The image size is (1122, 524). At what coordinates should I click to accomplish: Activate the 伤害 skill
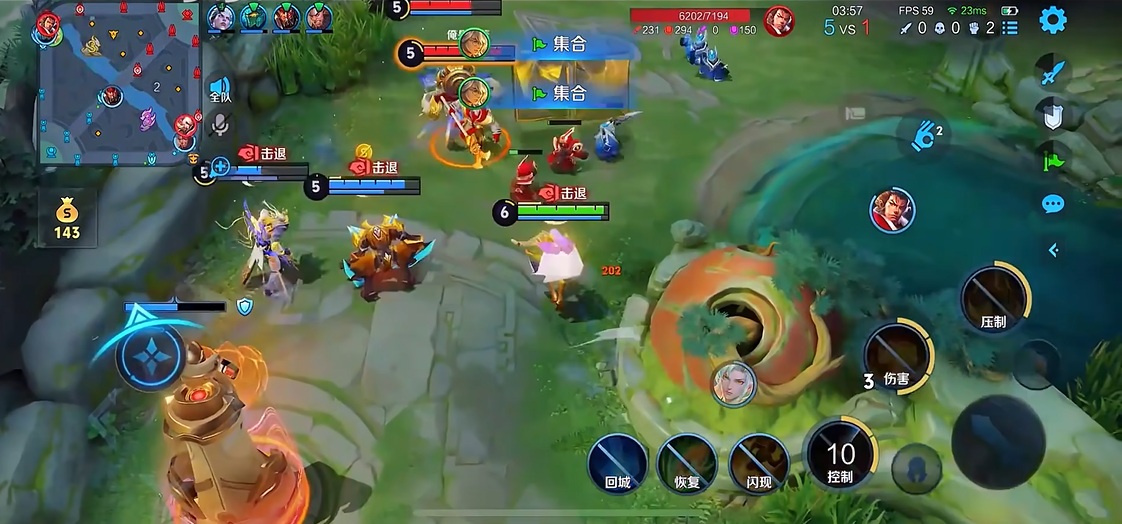click(x=897, y=354)
